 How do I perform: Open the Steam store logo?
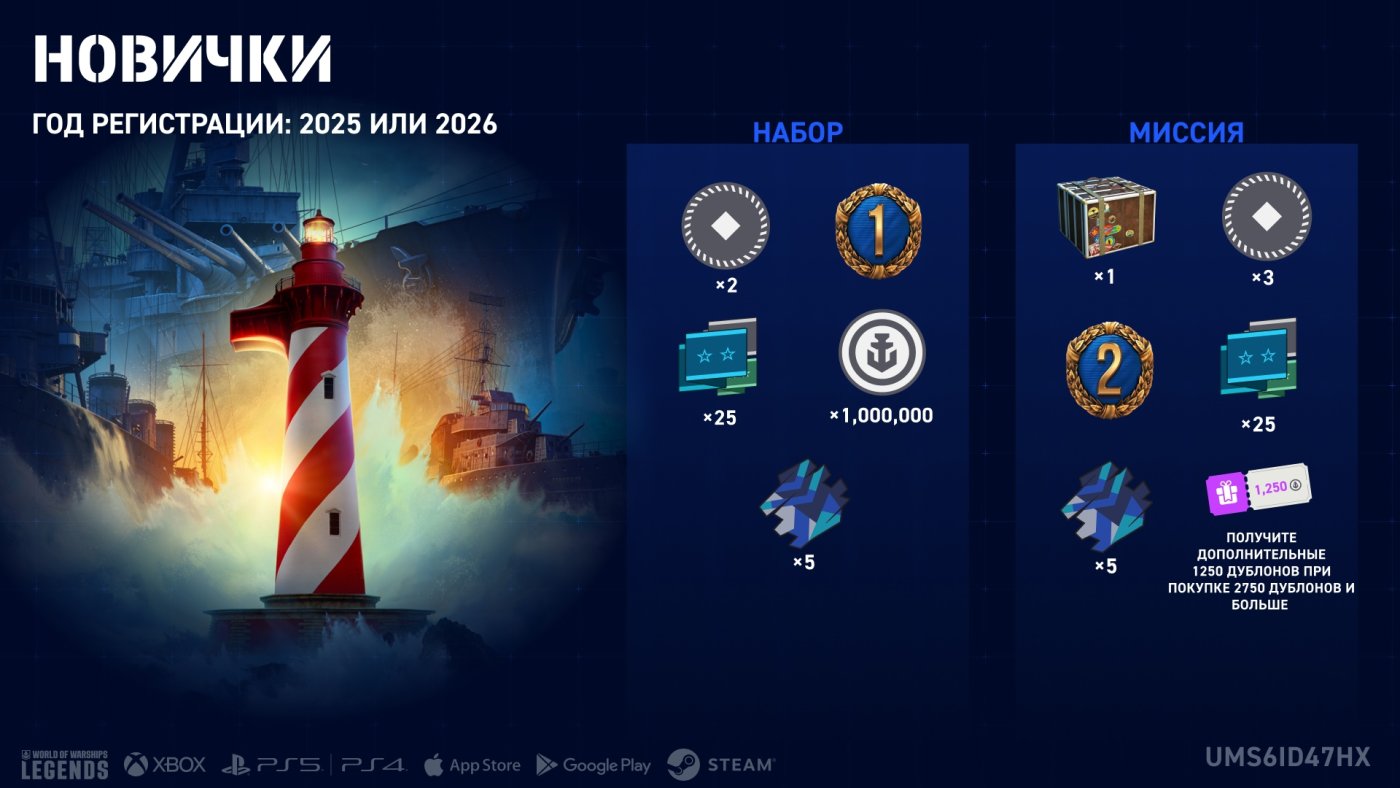[721, 765]
